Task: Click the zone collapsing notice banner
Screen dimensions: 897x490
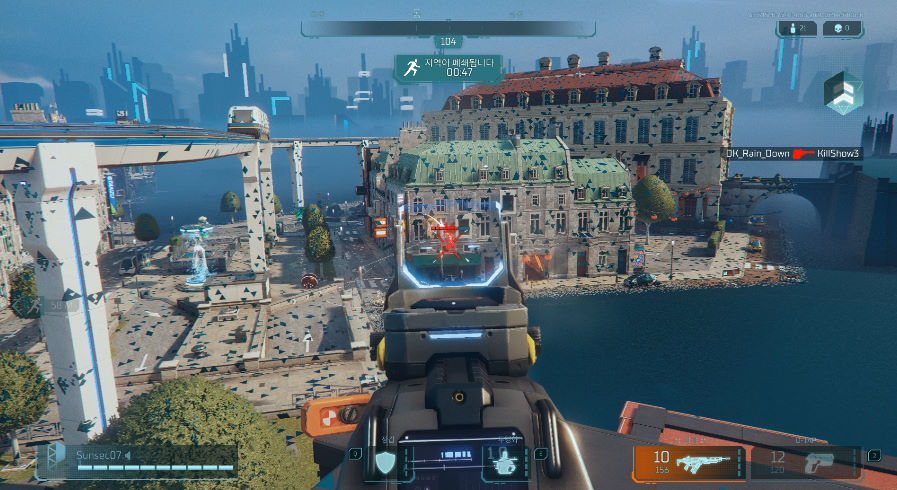Action: (x=447, y=67)
